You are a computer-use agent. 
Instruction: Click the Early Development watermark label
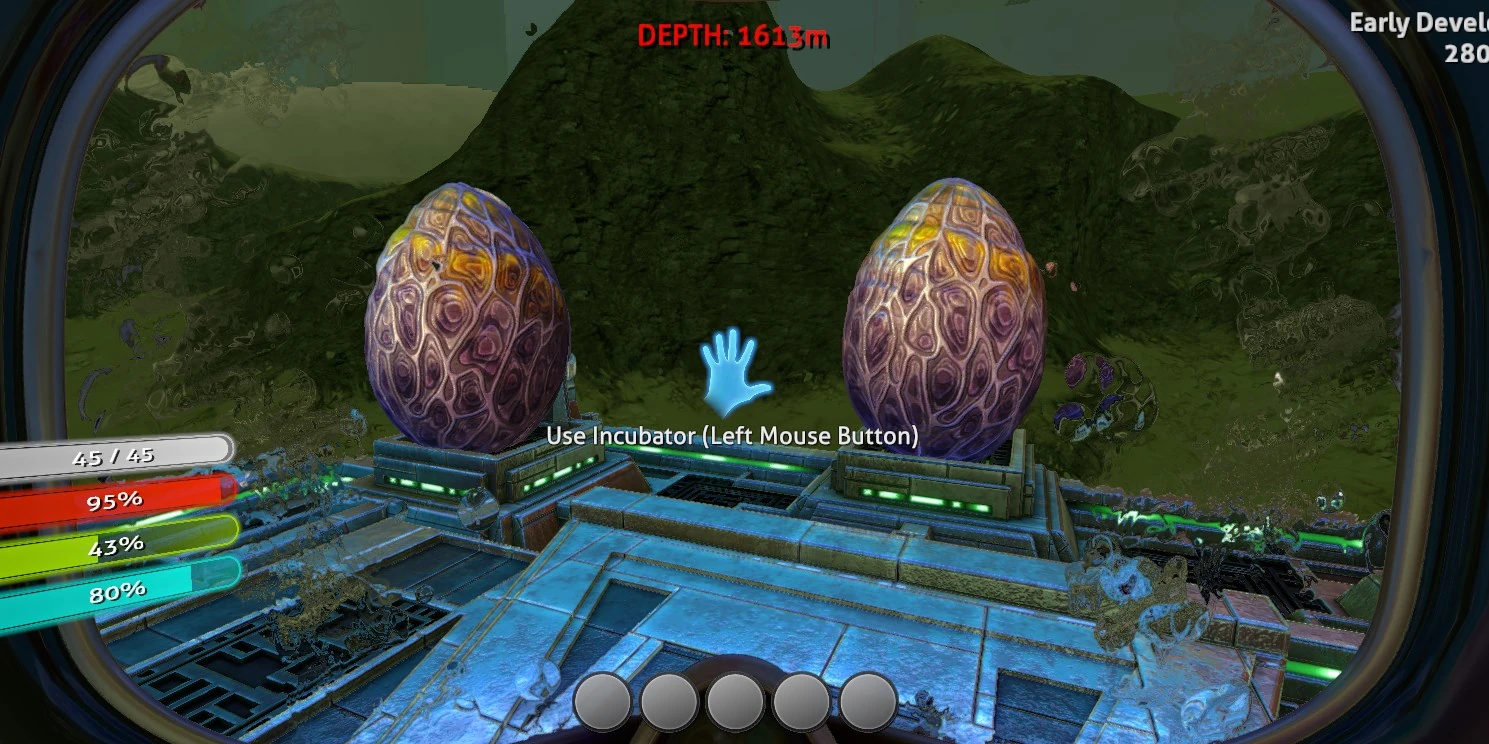[1413, 21]
